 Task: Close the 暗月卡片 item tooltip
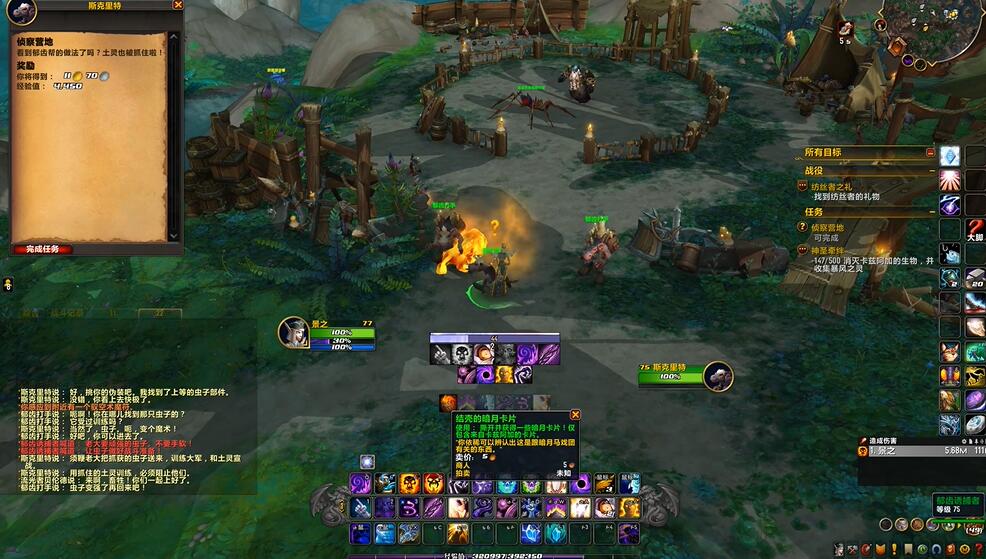point(575,414)
